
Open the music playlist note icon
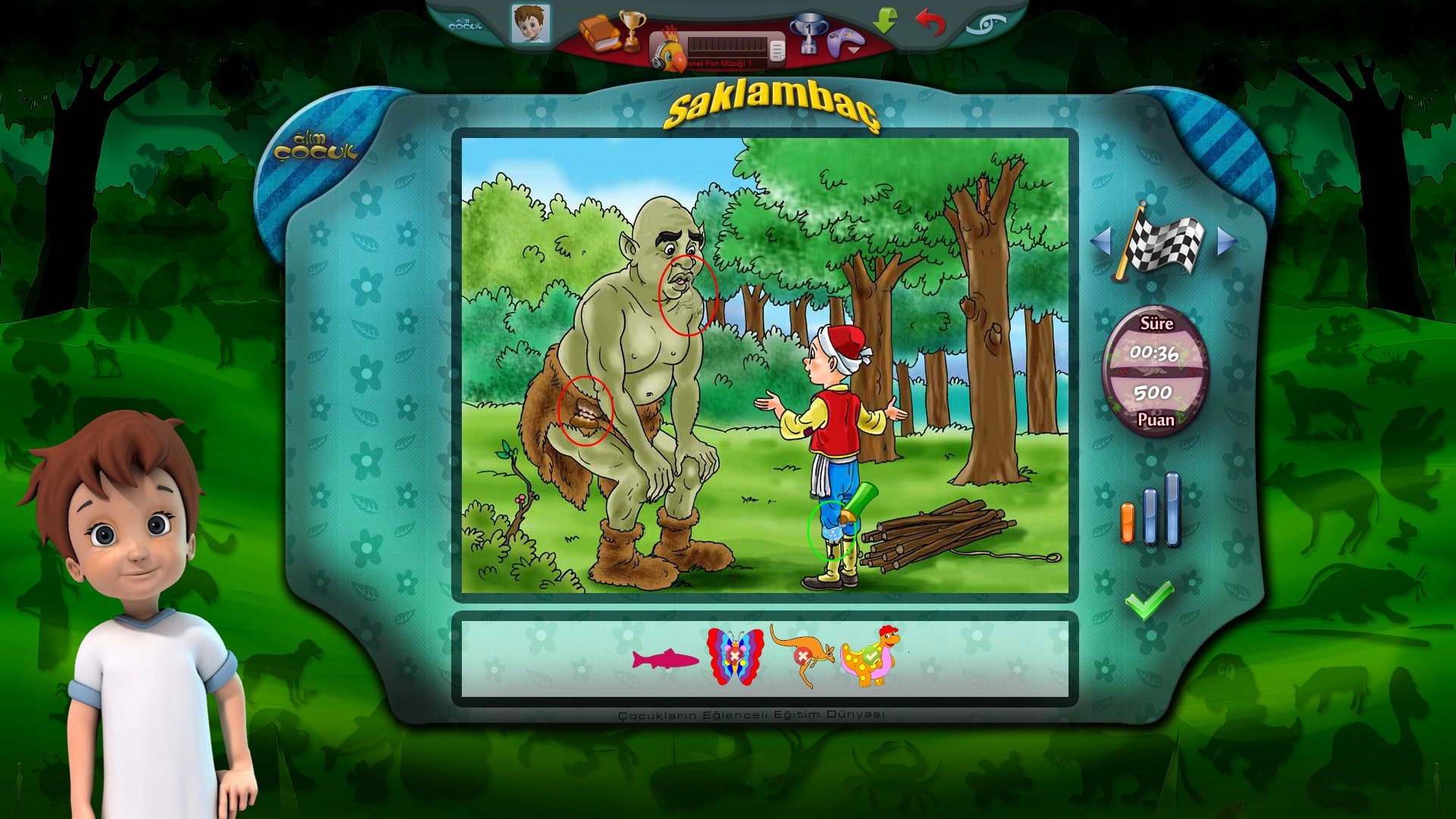coord(777,51)
